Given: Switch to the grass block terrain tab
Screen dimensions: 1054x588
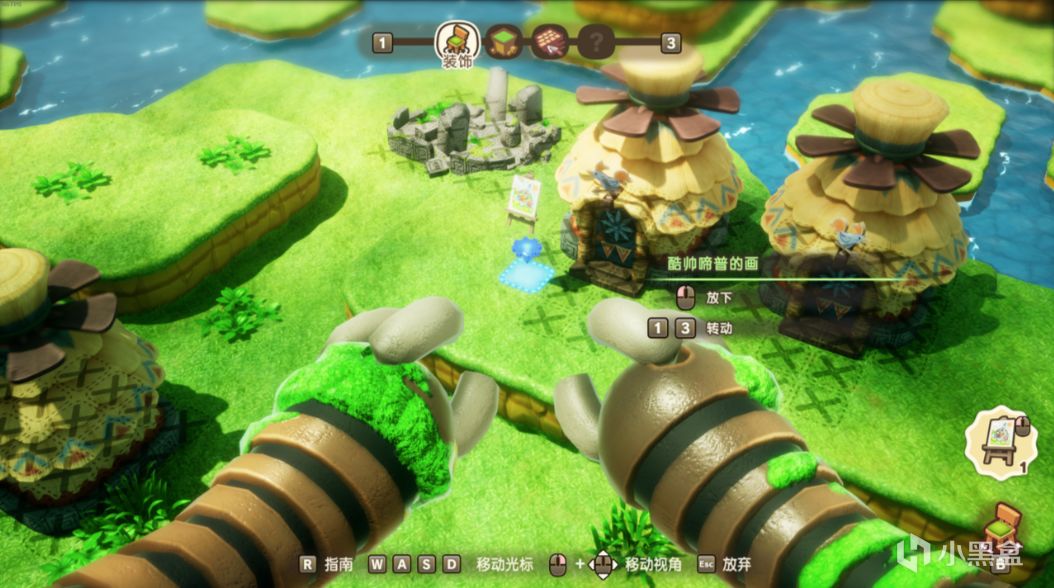Looking at the screenshot, I should pyautogui.click(x=503, y=43).
